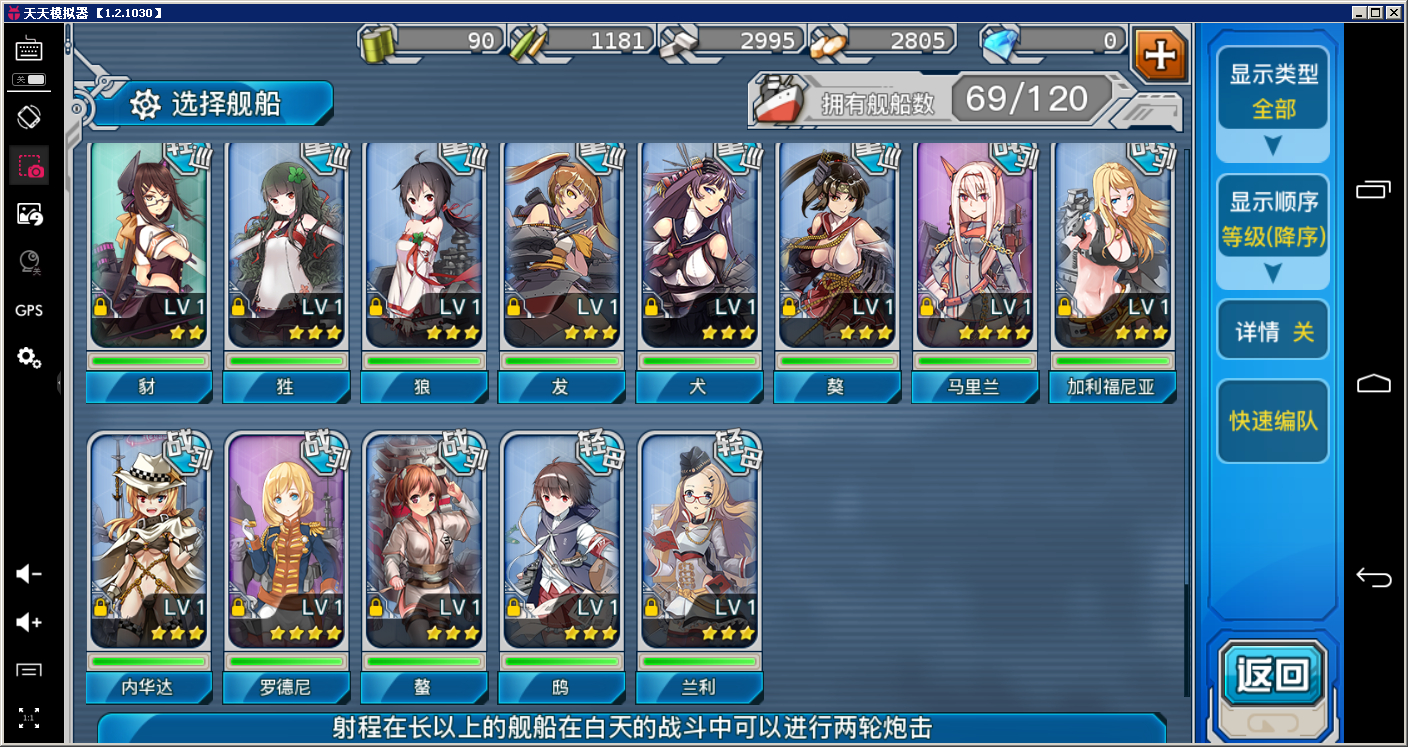Open the 显示类型 filter dropdown
The width and height of the screenshot is (1408, 747).
[x=1272, y=101]
